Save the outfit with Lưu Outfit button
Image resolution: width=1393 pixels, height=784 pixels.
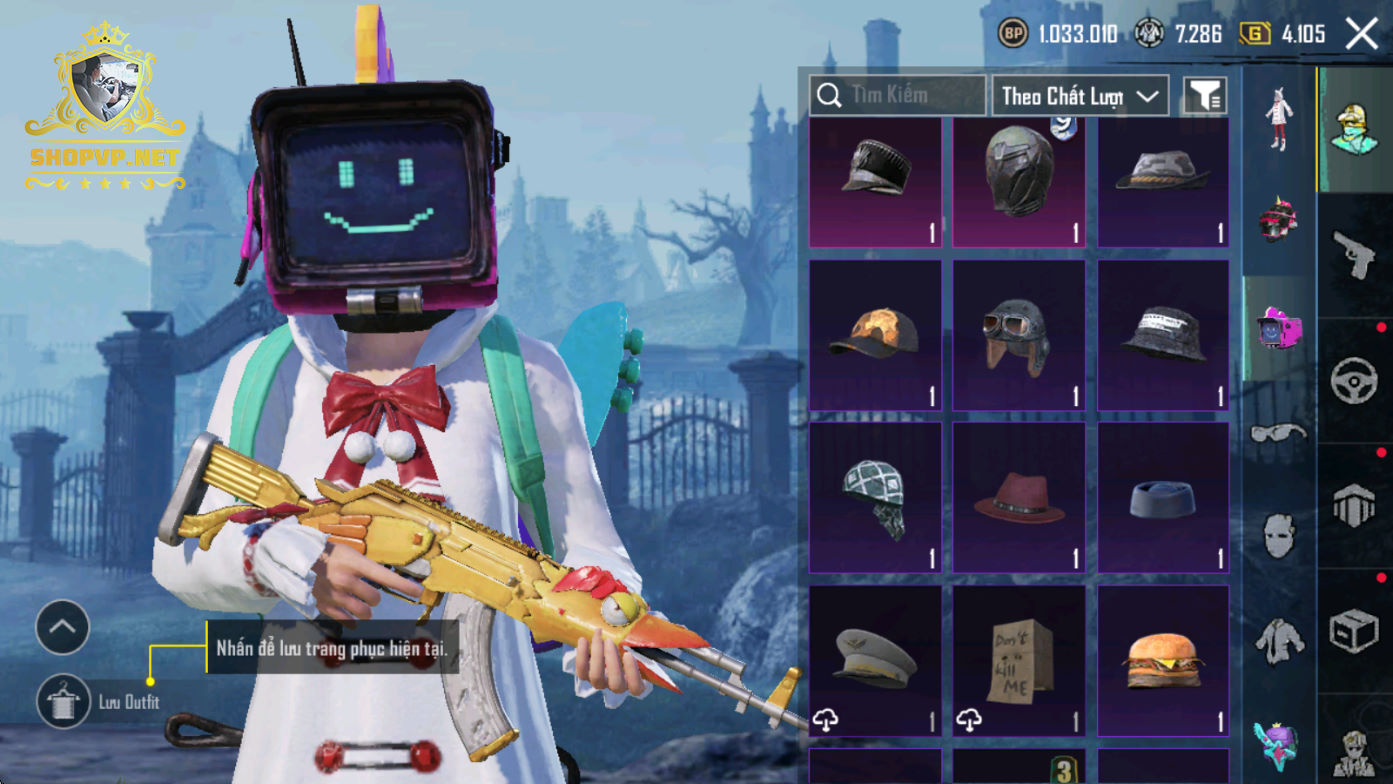(65, 701)
